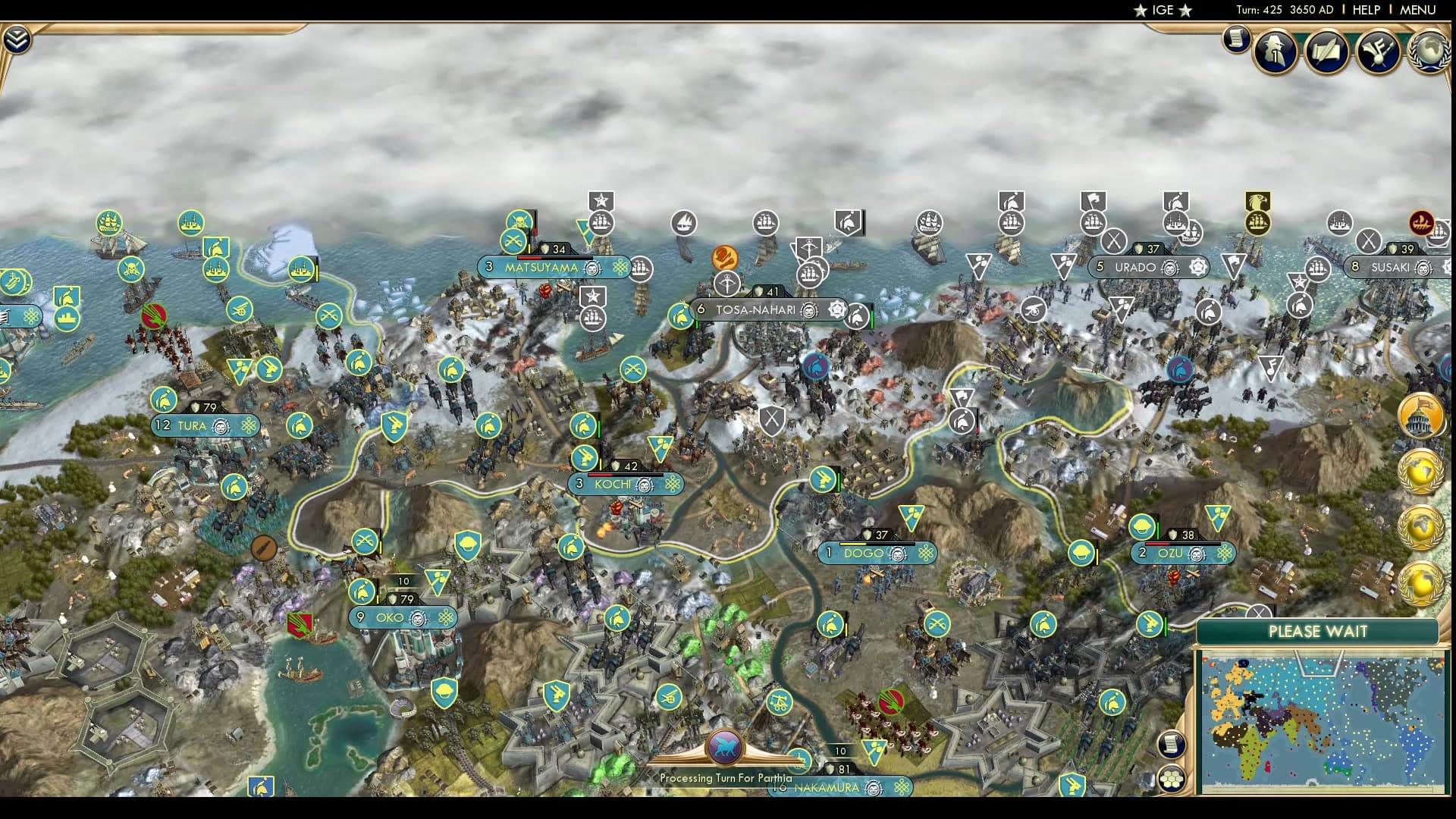The height and width of the screenshot is (819, 1456).
Task: Open the HELP item in the top bar
Action: point(1364,10)
